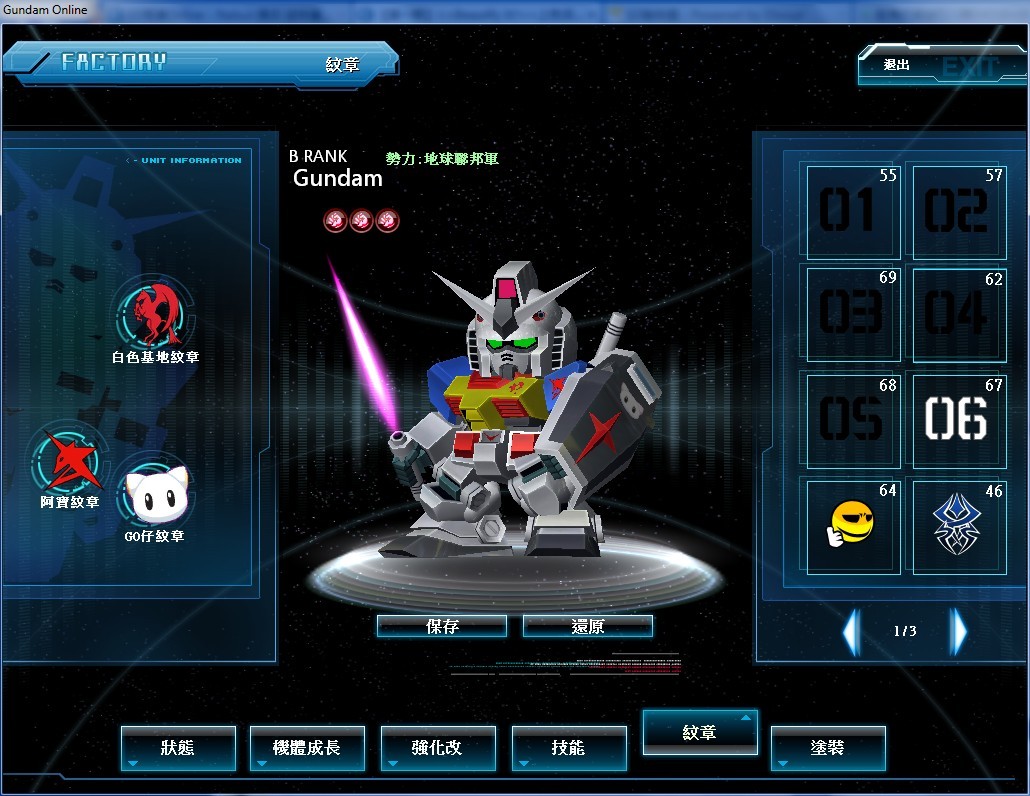Select the blue tribal crest emblem
Image resolution: width=1030 pixels, height=796 pixels.
pyautogui.click(x=958, y=526)
